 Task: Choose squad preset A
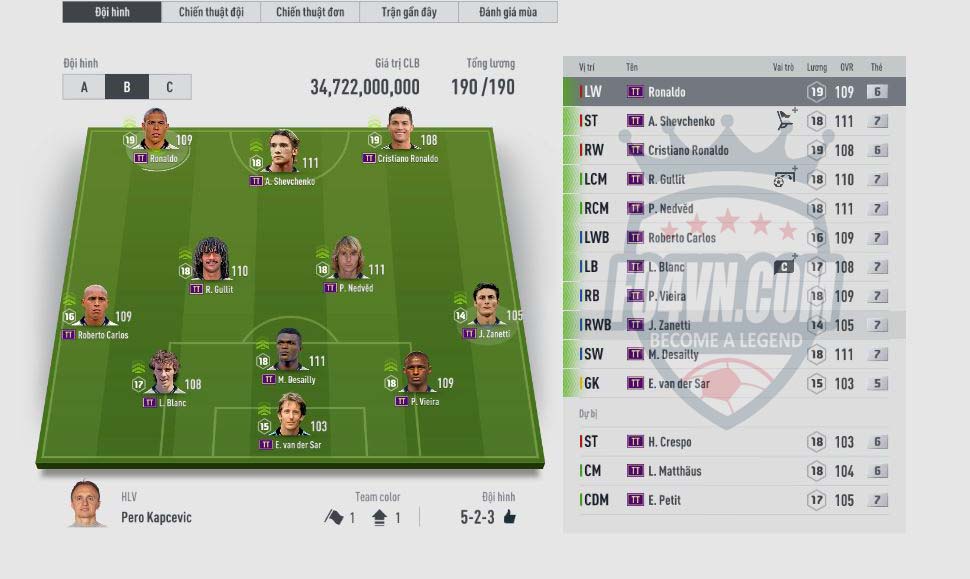coord(84,87)
